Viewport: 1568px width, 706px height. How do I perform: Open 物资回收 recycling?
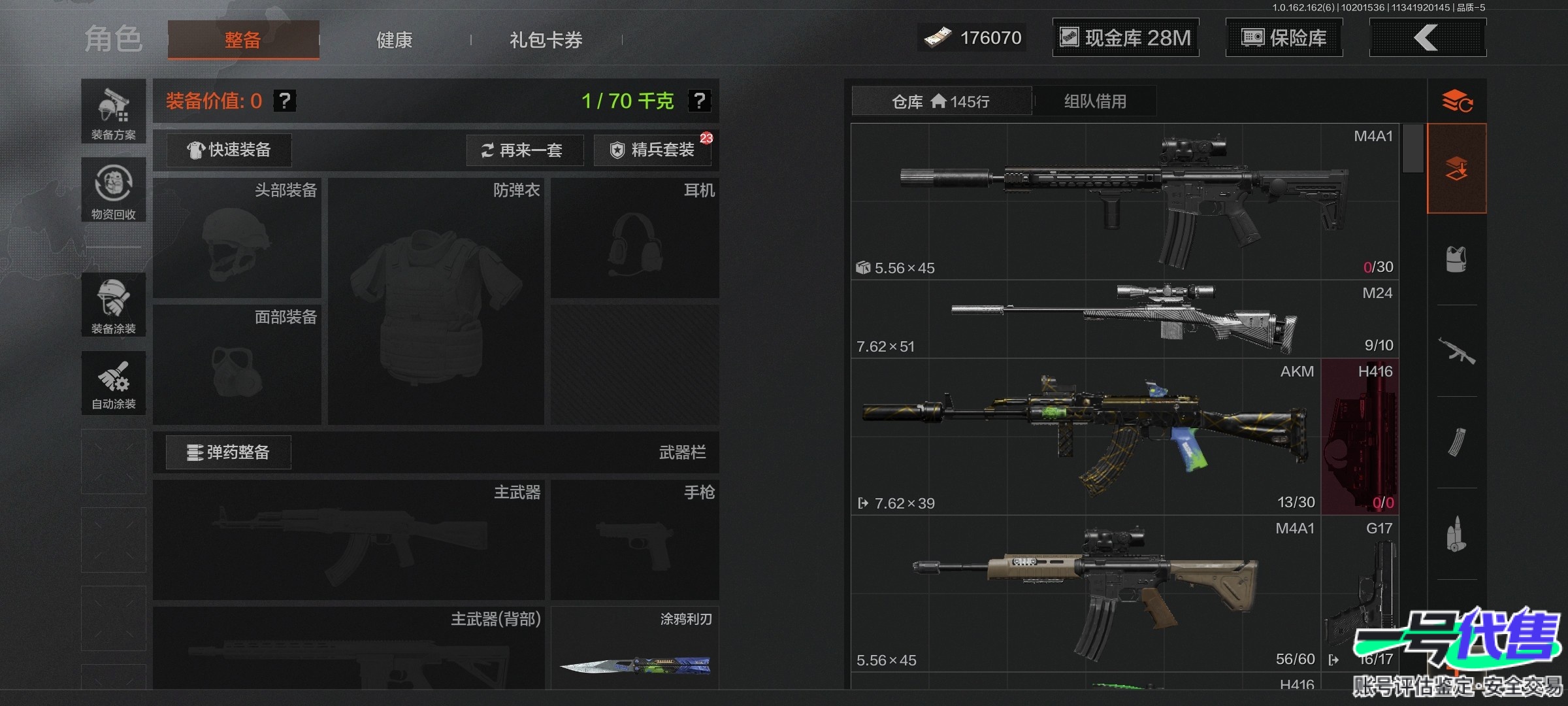(114, 190)
